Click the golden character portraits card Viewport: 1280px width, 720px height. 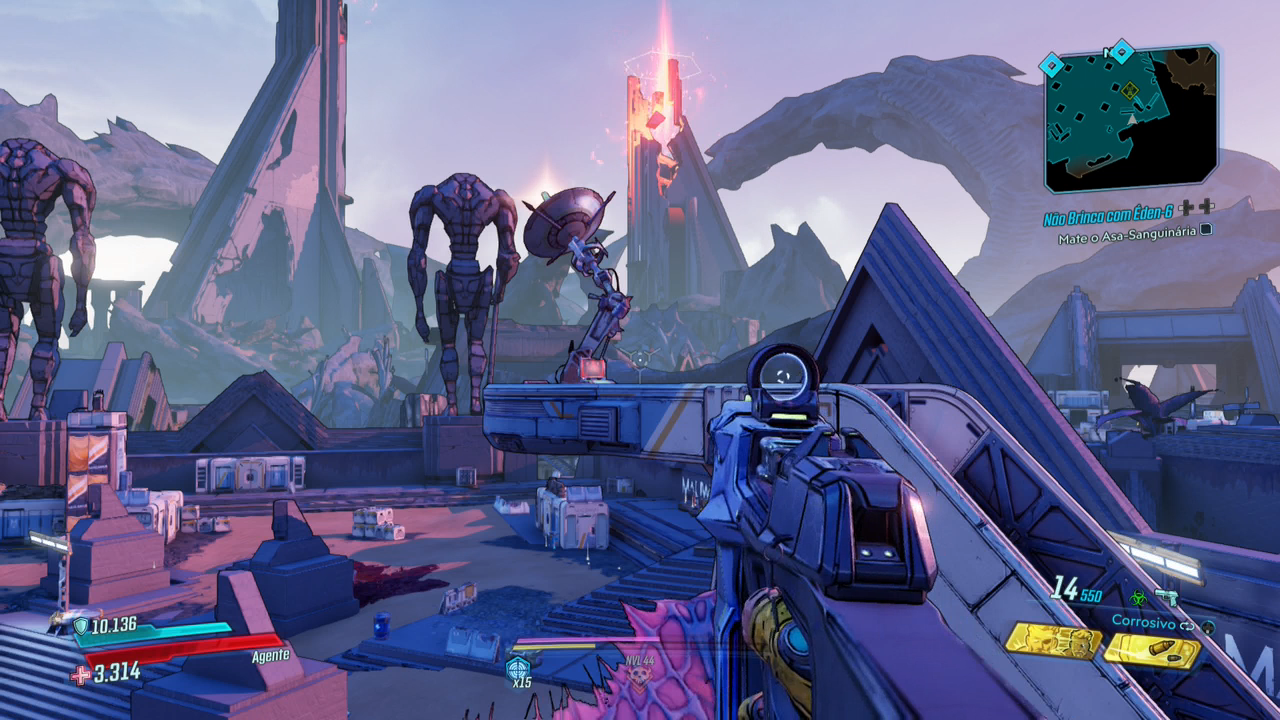click(x=1051, y=642)
